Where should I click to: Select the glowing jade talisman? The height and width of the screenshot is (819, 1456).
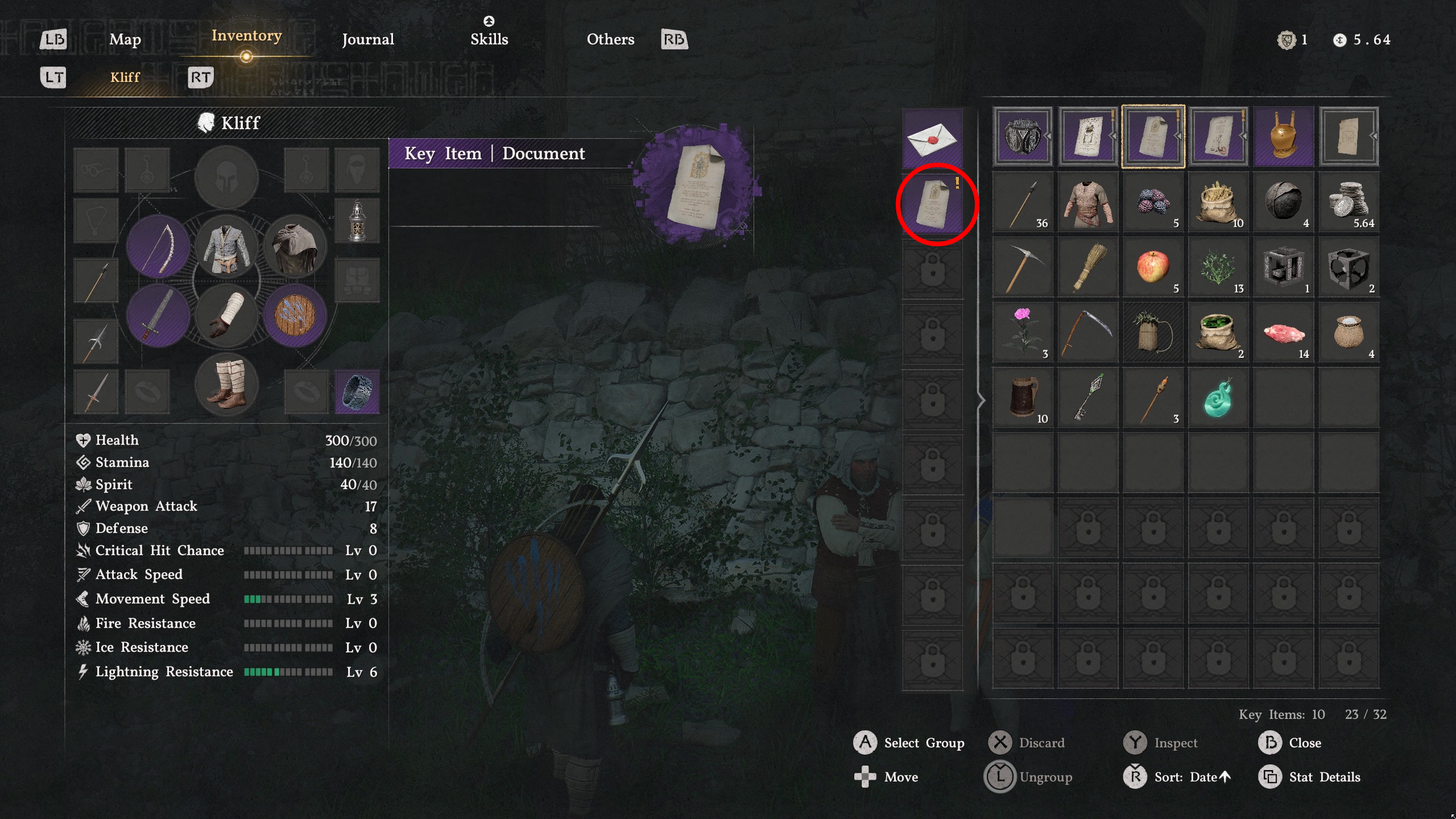point(1218,398)
